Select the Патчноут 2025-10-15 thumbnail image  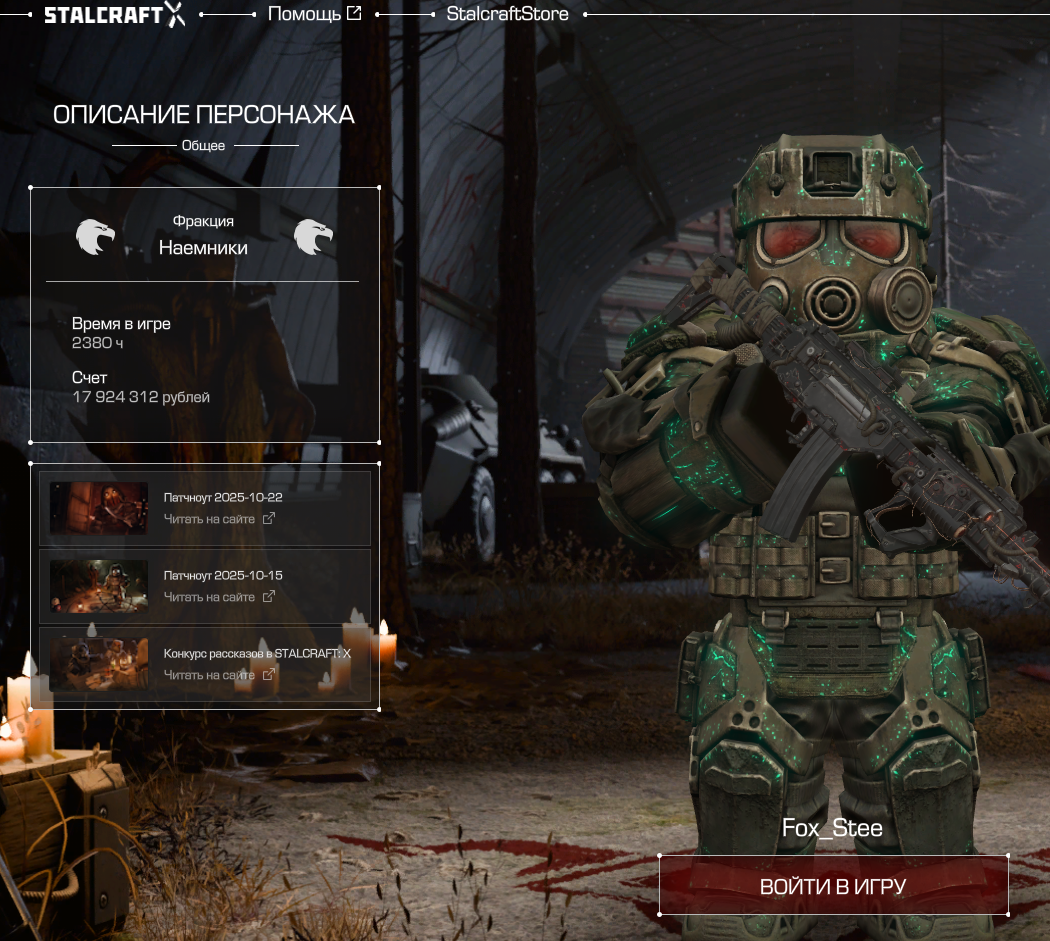pyautogui.click(x=99, y=586)
